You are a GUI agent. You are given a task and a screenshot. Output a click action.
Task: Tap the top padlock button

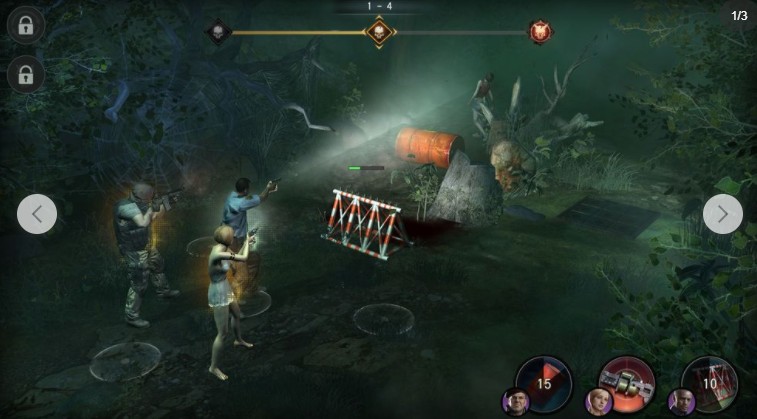[25, 24]
